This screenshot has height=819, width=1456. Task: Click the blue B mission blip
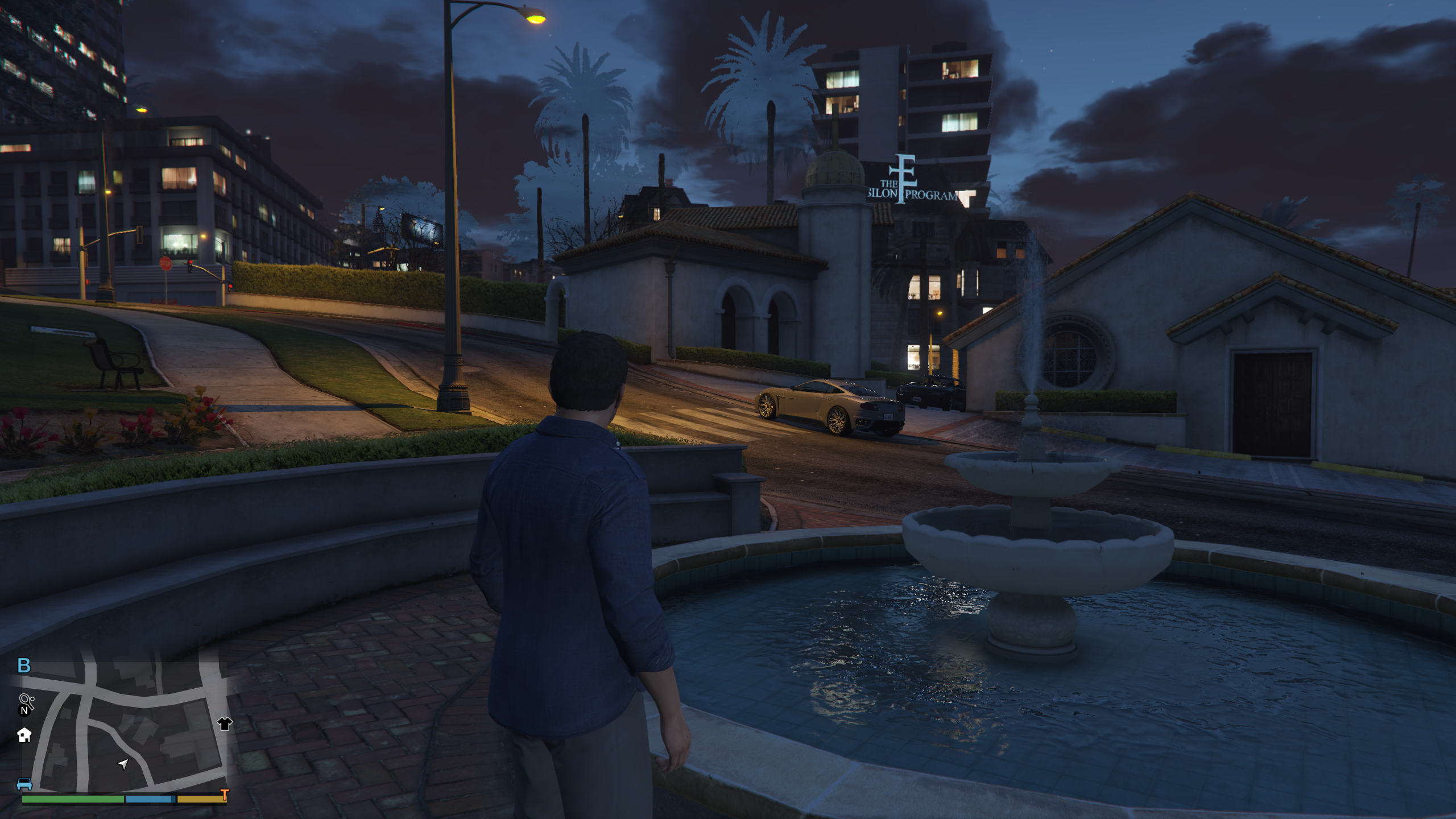click(x=24, y=665)
